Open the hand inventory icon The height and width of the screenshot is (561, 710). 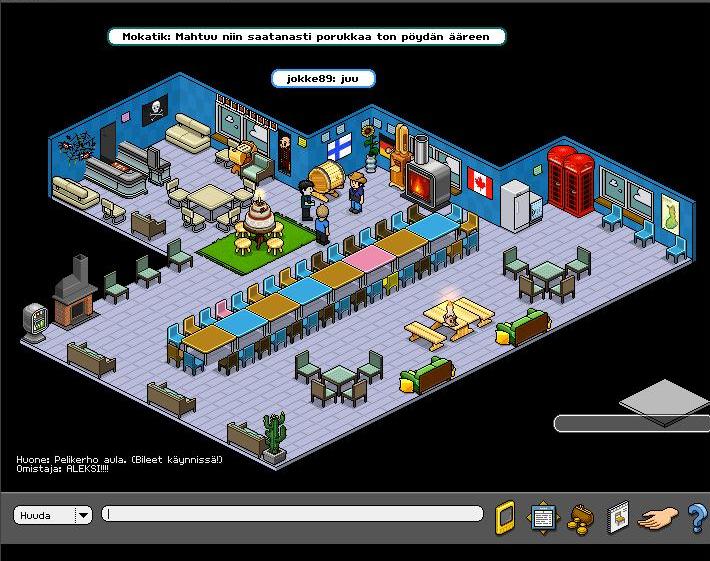(658, 518)
